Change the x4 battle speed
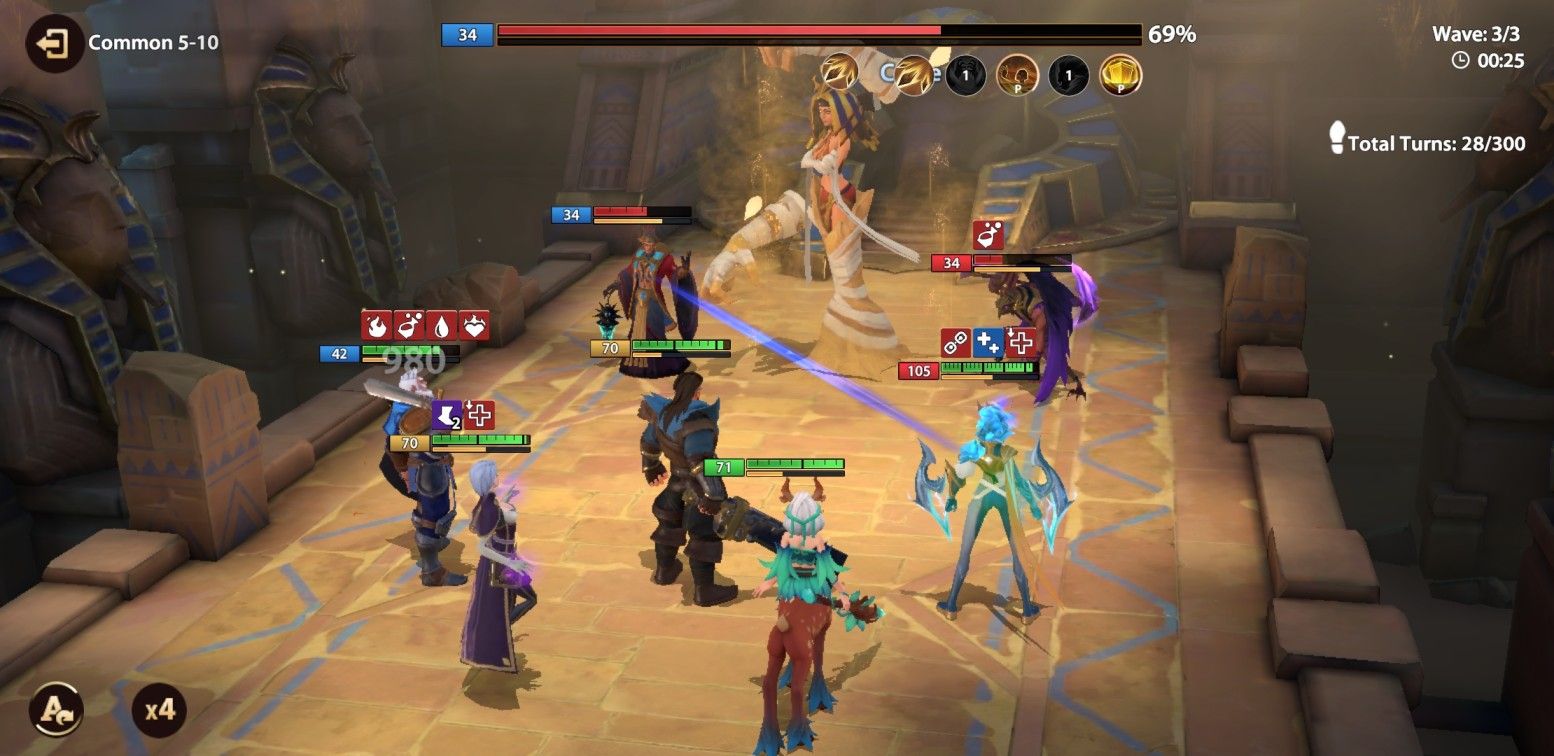1554x756 pixels. click(x=159, y=709)
